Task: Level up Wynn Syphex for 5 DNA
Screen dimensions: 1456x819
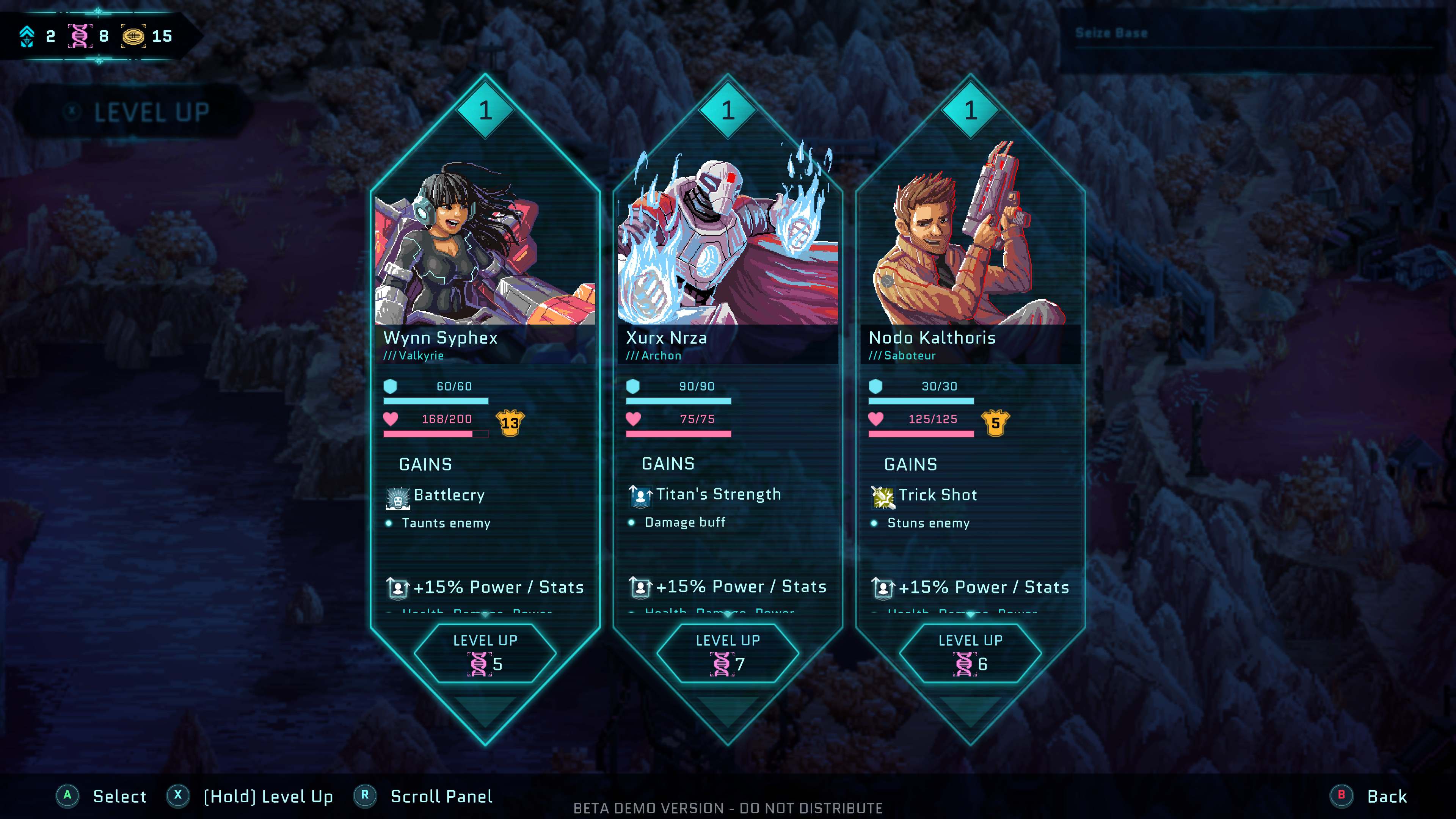Action: 485,653
